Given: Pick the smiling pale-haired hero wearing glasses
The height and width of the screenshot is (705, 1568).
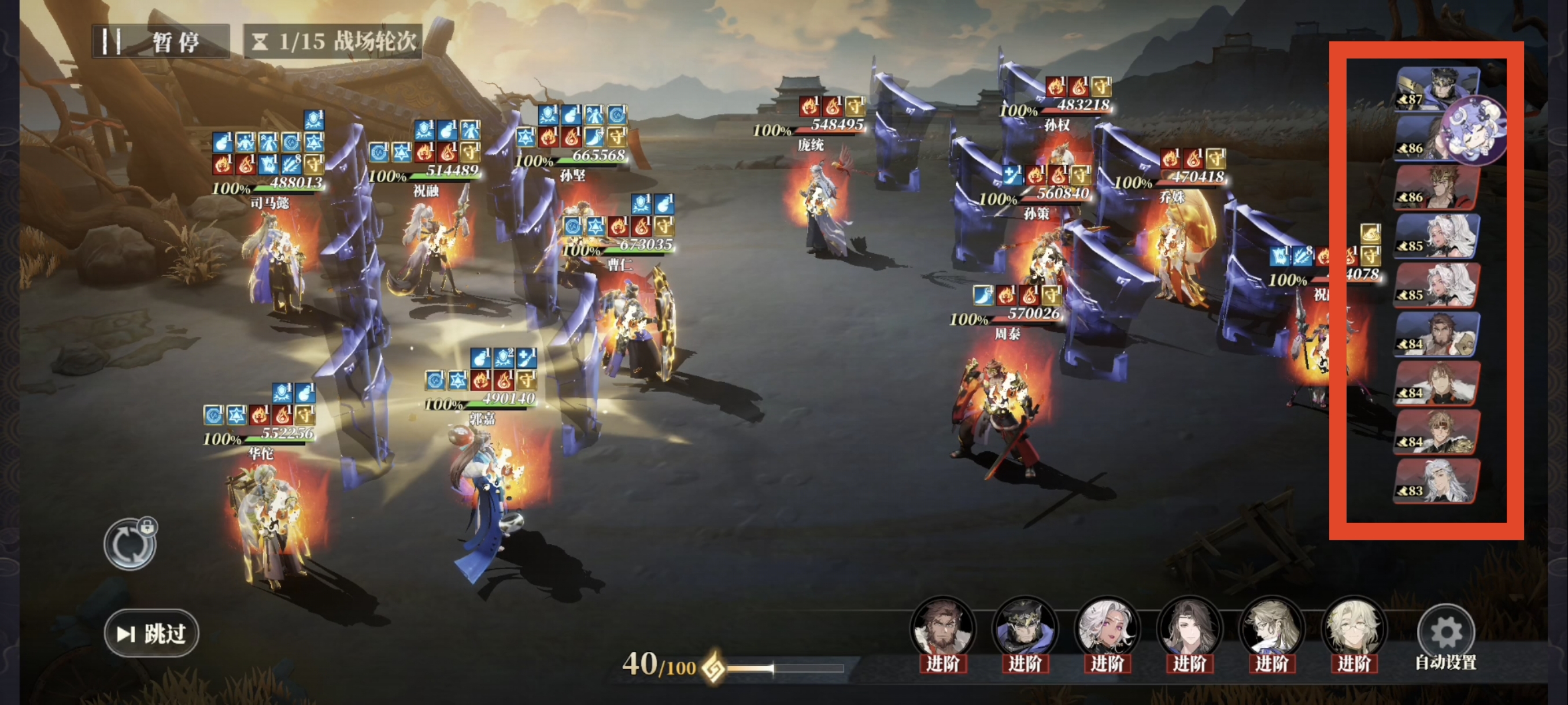Looking at the screenshot, I should tap(1353, 629).
